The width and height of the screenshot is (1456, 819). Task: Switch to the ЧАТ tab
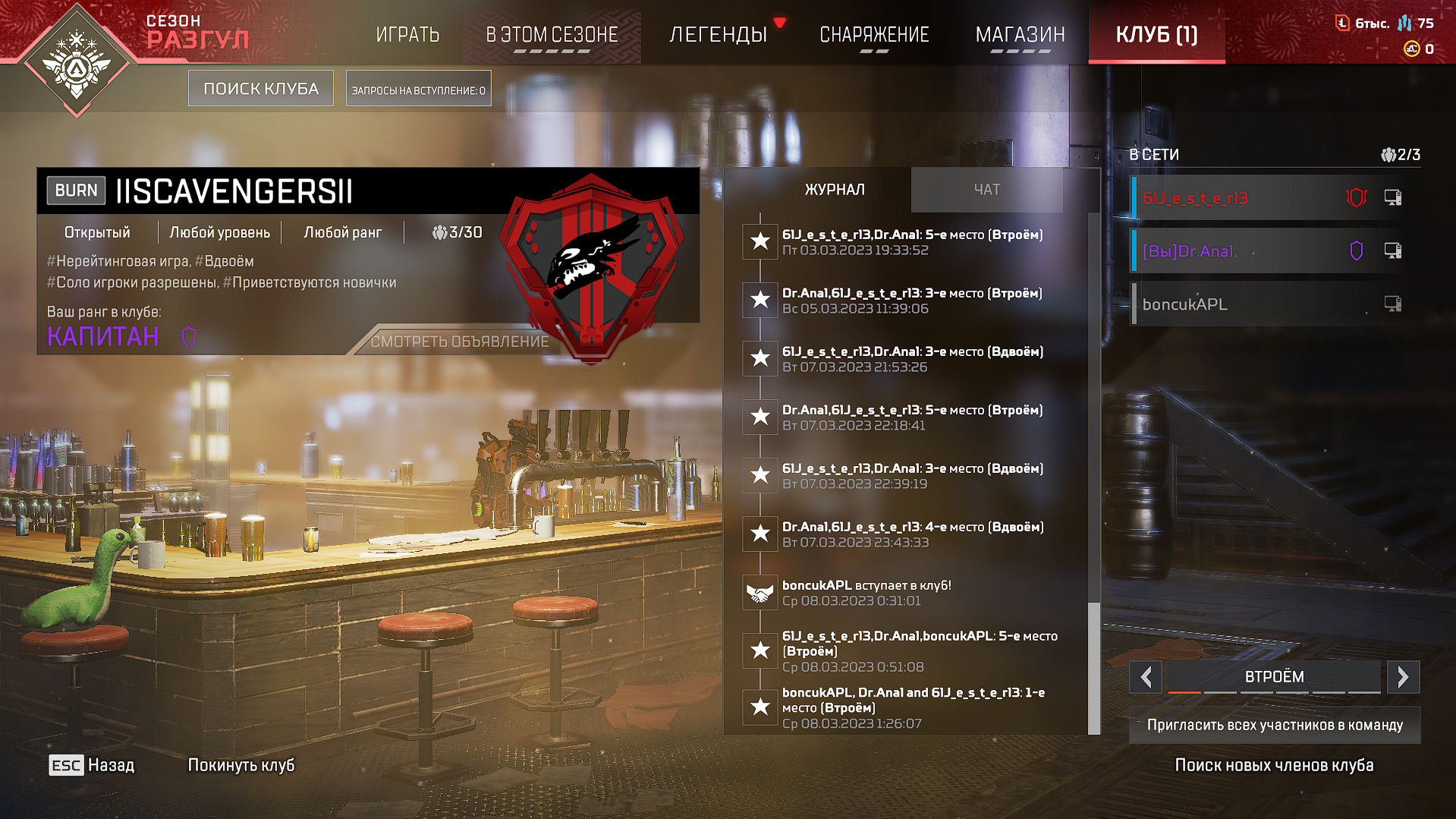[x=986, y=190]
